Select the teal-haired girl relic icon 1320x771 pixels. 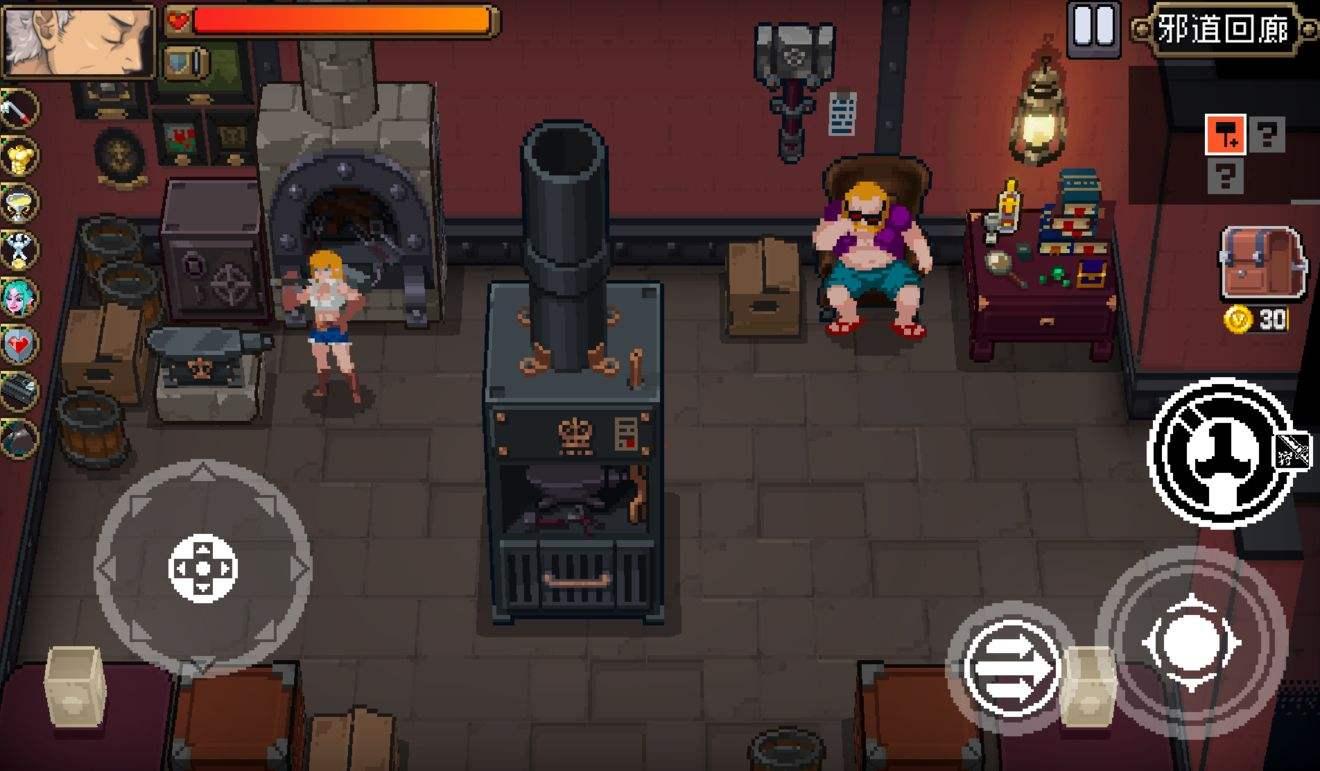pos(19,297)
